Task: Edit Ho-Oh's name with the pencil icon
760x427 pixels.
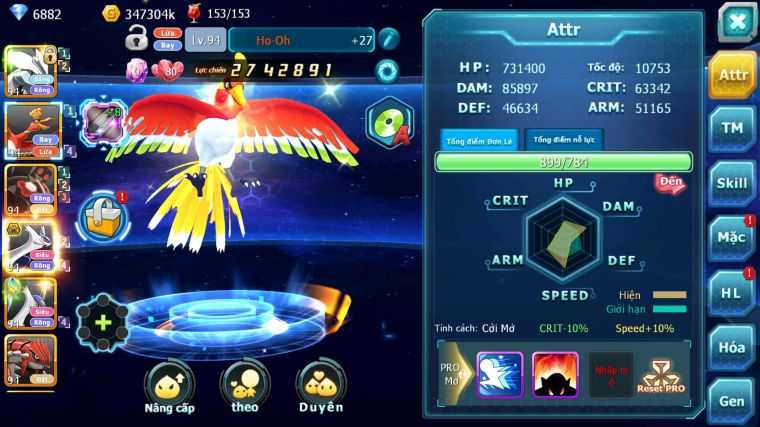Action: [x=388, y=39]
